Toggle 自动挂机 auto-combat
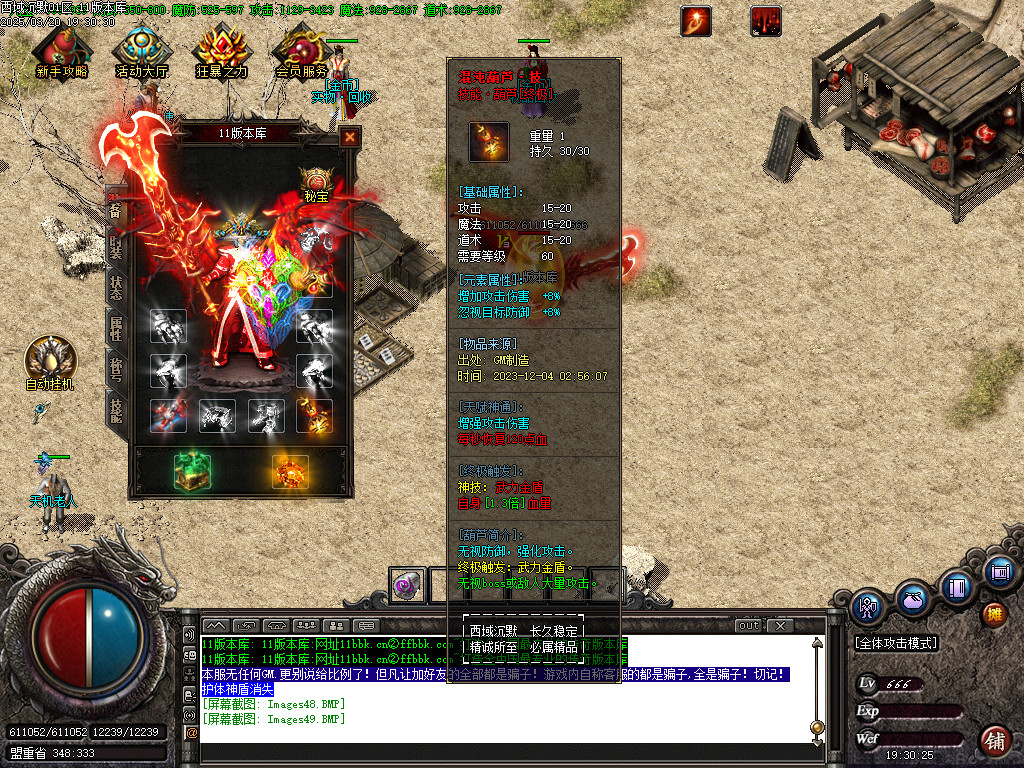 pos(49,360)
